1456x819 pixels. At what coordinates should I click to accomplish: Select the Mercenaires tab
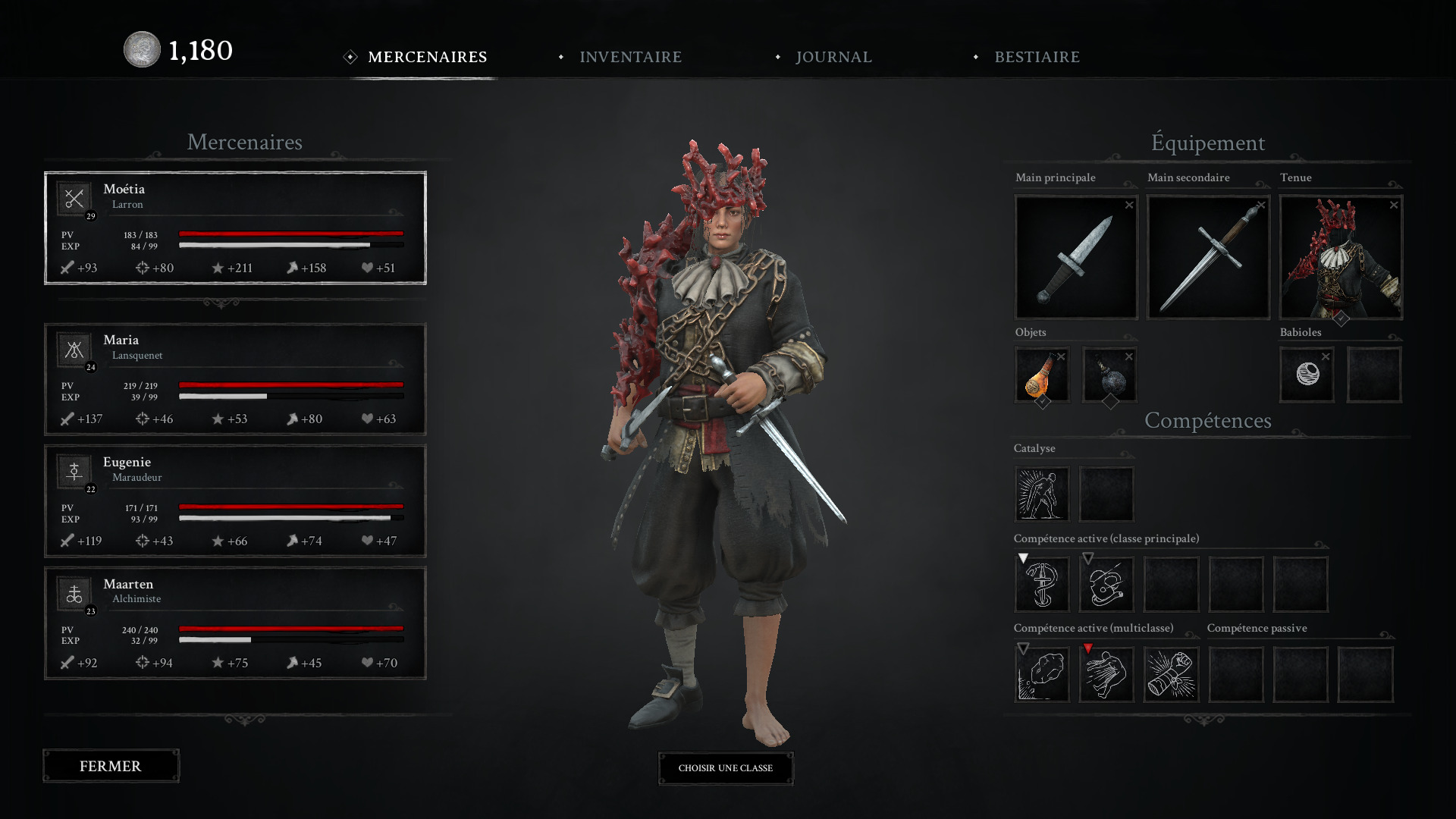tap(427, 57)
